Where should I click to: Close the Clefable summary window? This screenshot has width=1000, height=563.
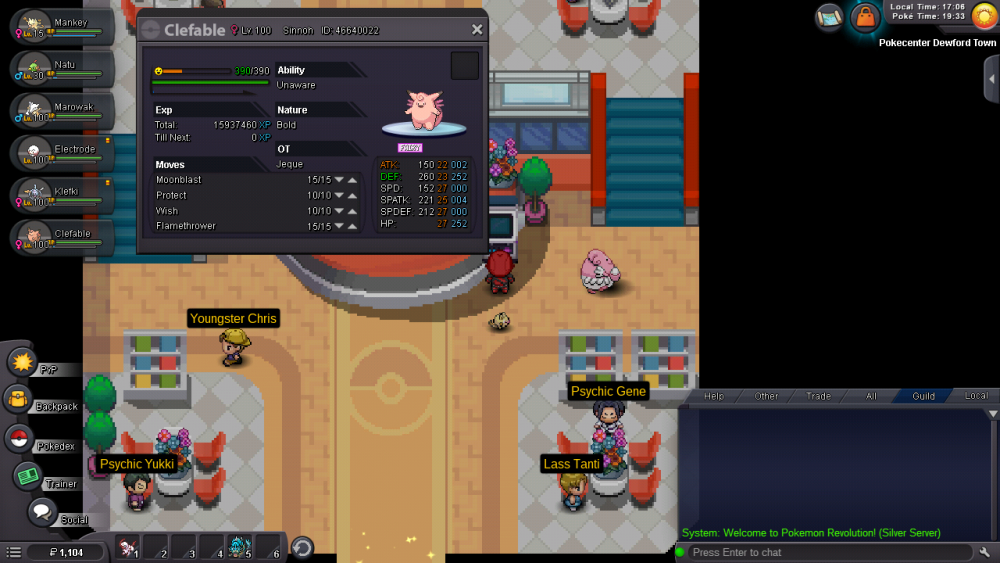click(x=477, y=30)
